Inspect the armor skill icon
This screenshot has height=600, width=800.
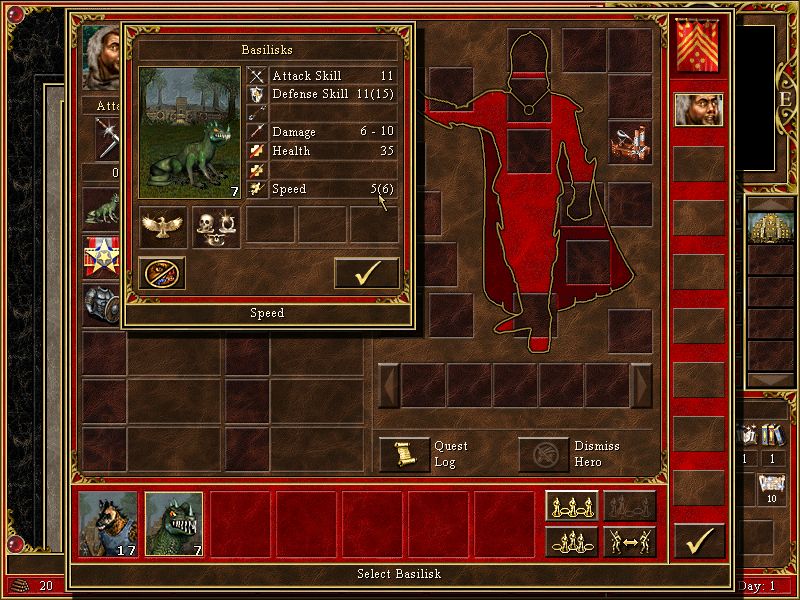point(101,305)
